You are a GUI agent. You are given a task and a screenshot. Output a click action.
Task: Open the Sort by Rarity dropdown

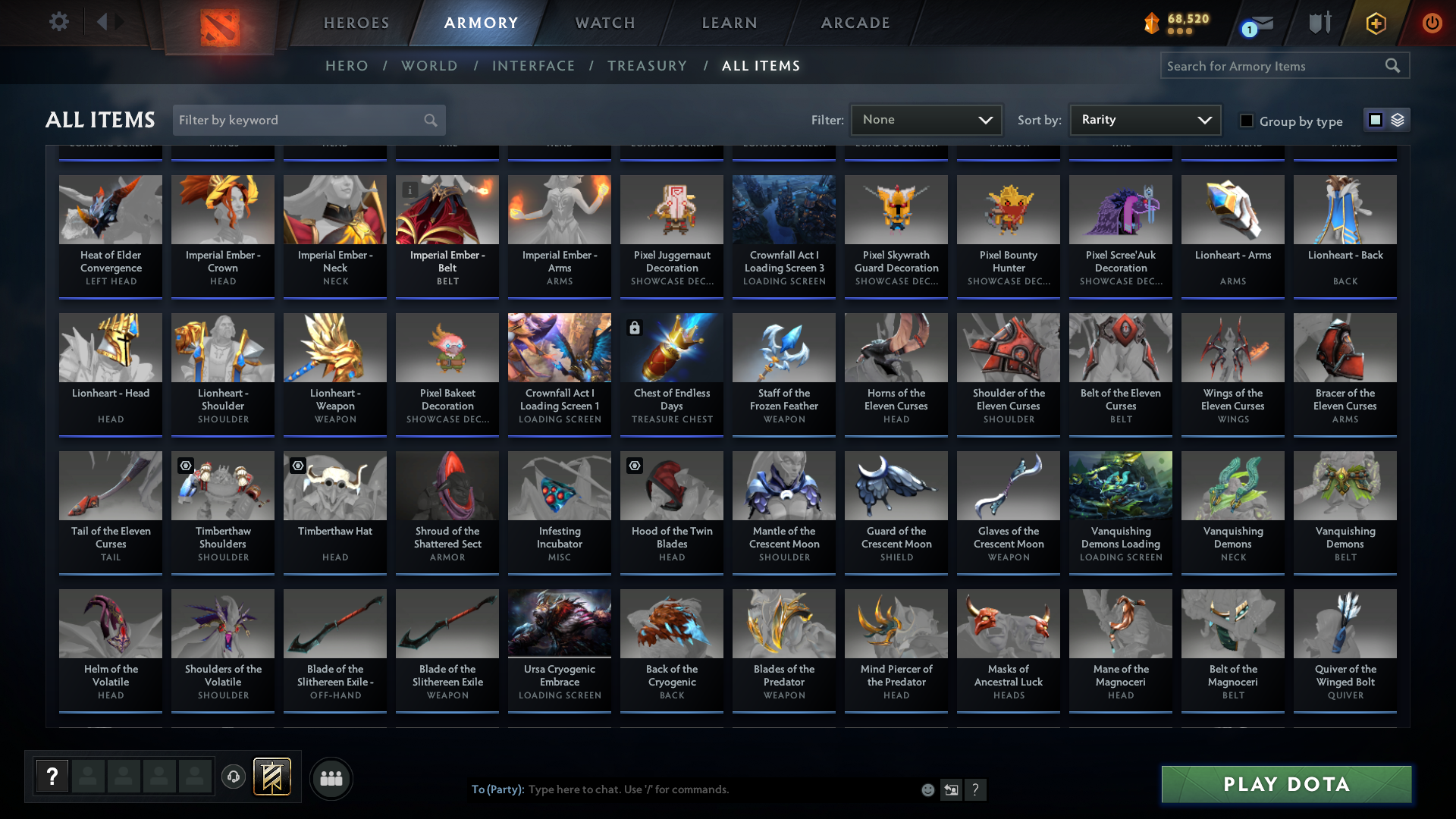pyautogui.click(x=1144, y=119)
